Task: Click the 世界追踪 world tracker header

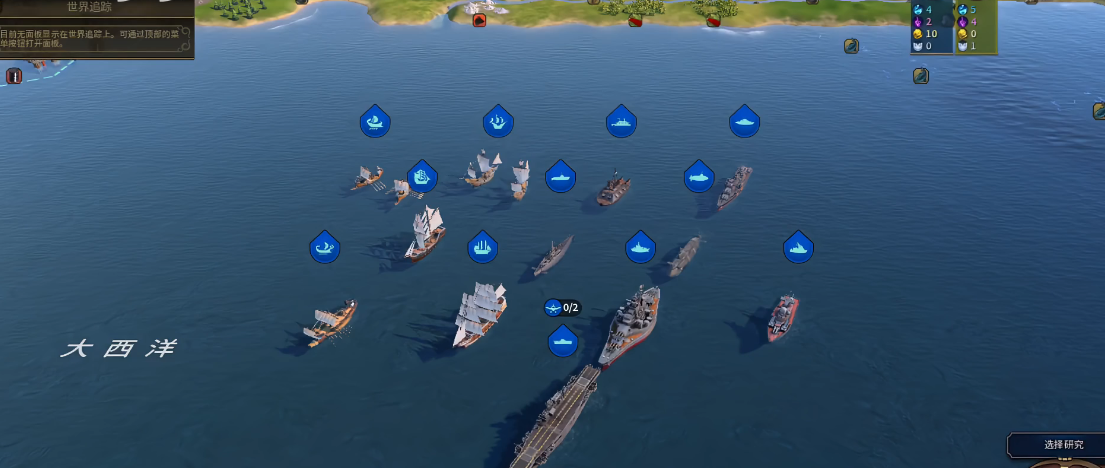Action: coord(90,8)
